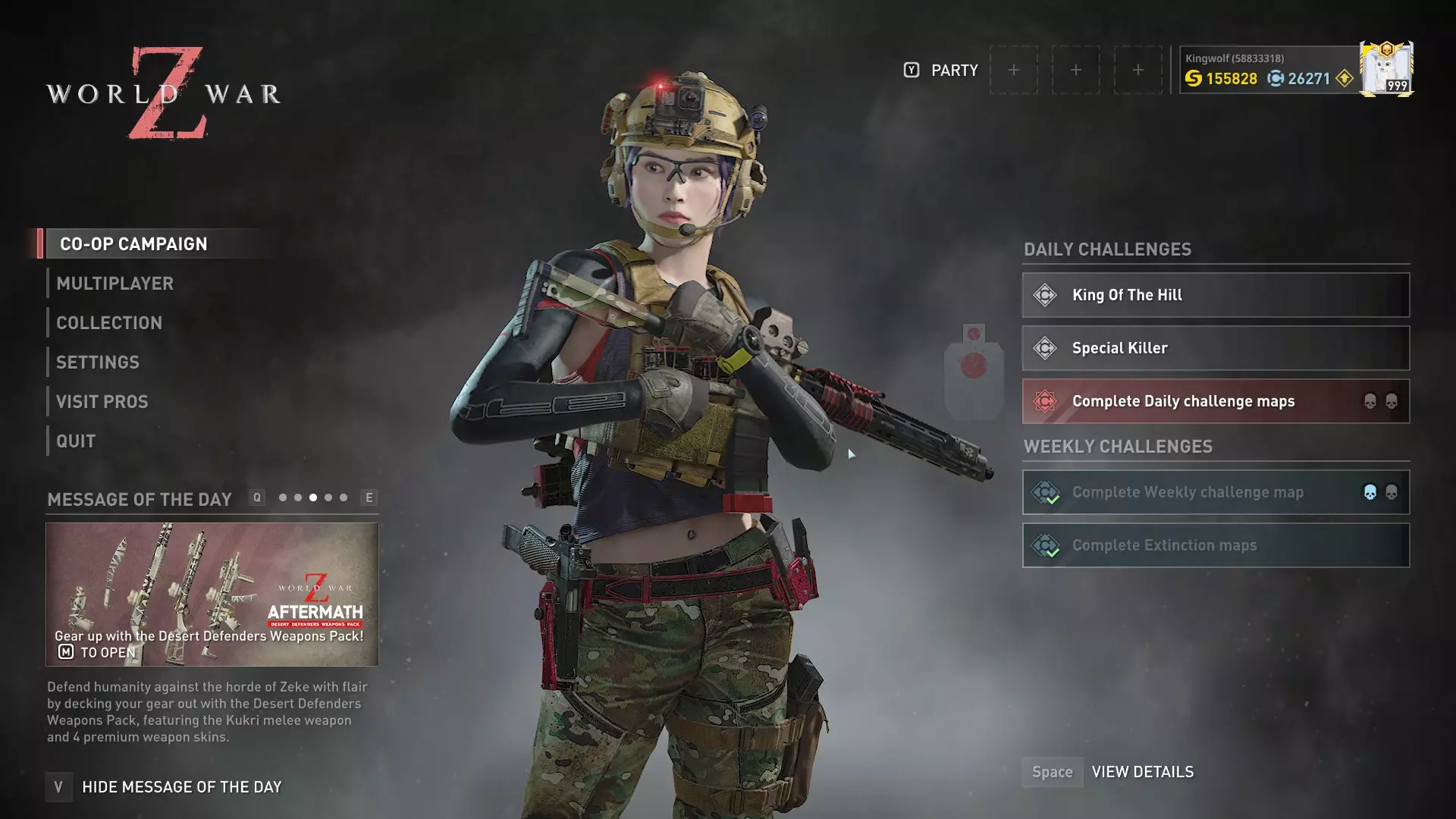The height and width of the screenshot is (819, 1456).
Task: Open the King Of The Hill challenge
Action: coord(1216,295)
